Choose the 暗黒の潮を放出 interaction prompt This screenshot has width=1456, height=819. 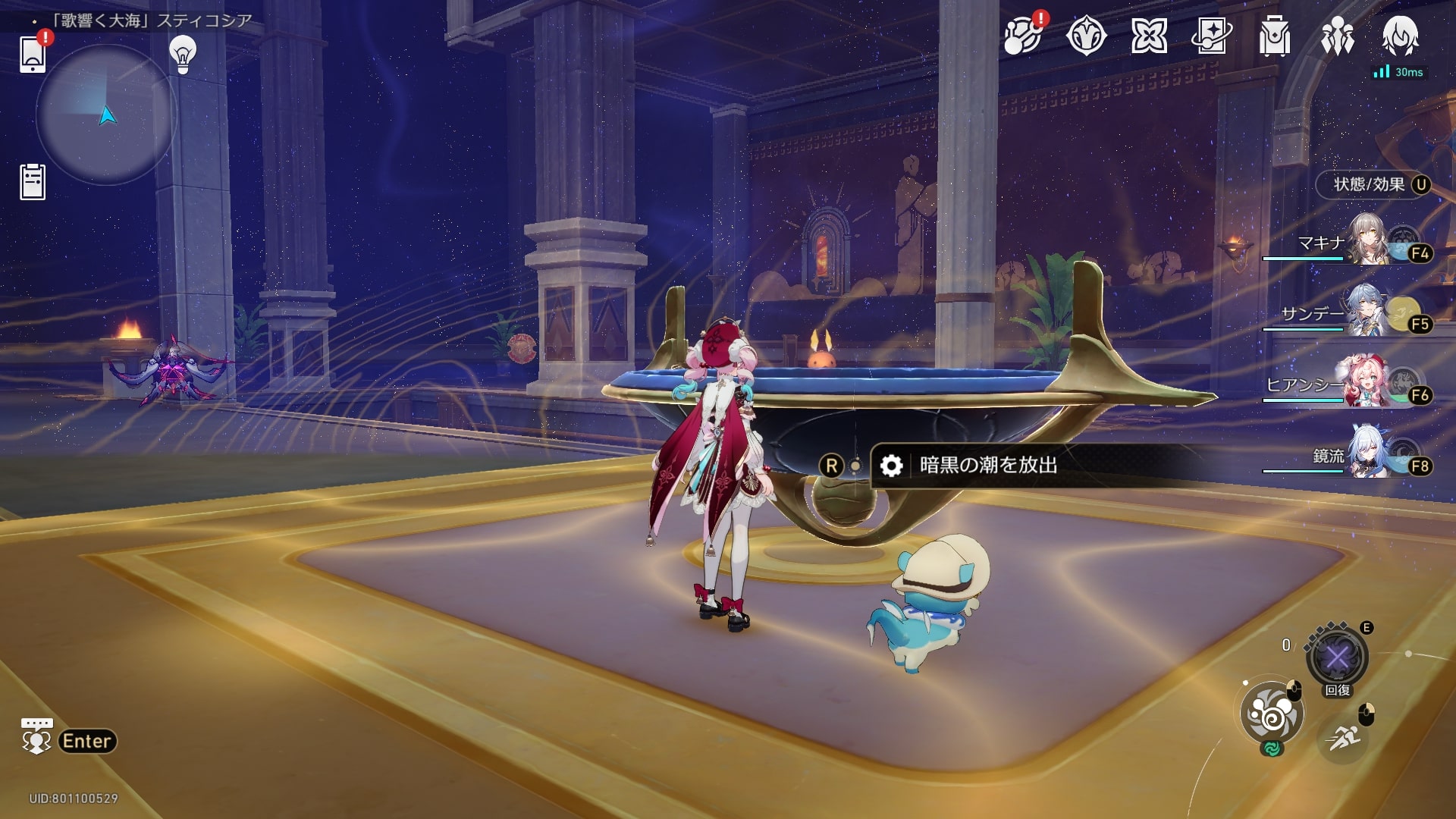tap(987, 465)
